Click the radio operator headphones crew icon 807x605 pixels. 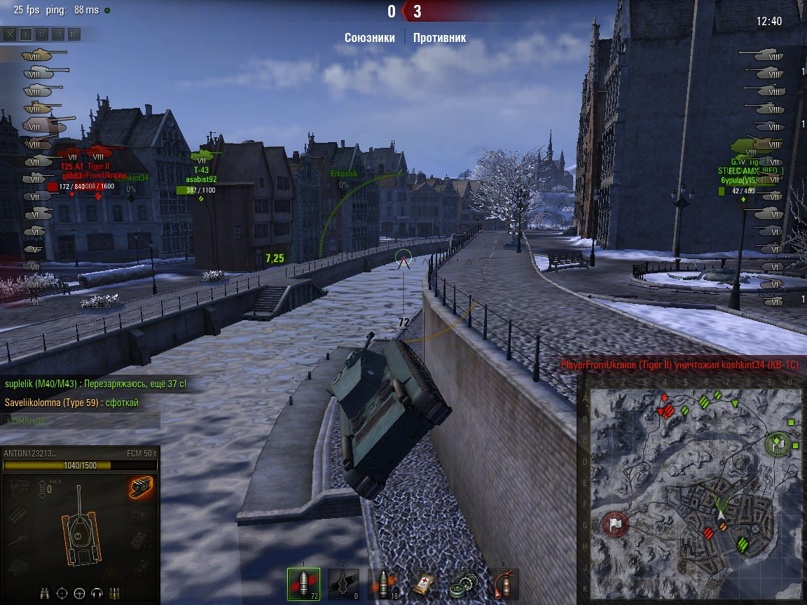[x=98, y=592]
